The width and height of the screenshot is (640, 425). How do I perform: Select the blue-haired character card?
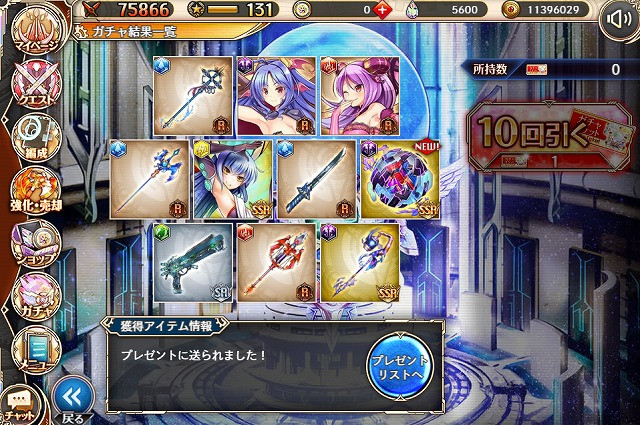tap(274, 96)
